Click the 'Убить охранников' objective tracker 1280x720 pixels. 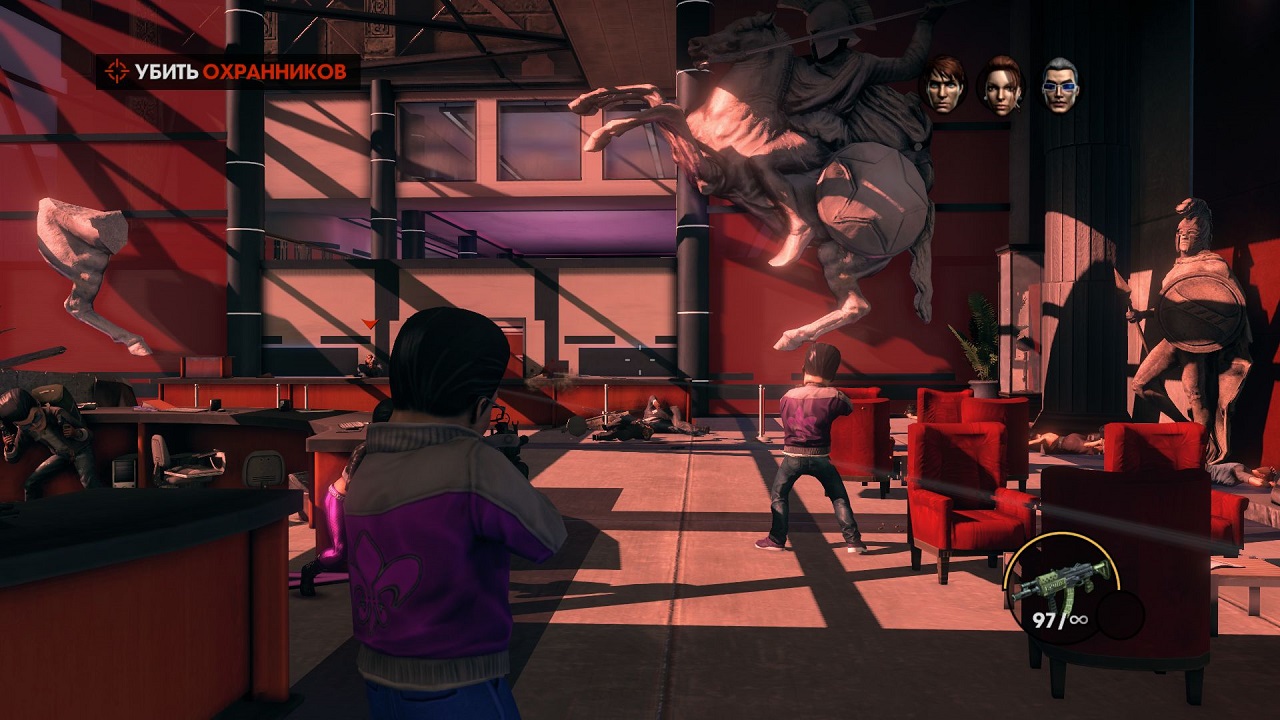coord(228,71)
